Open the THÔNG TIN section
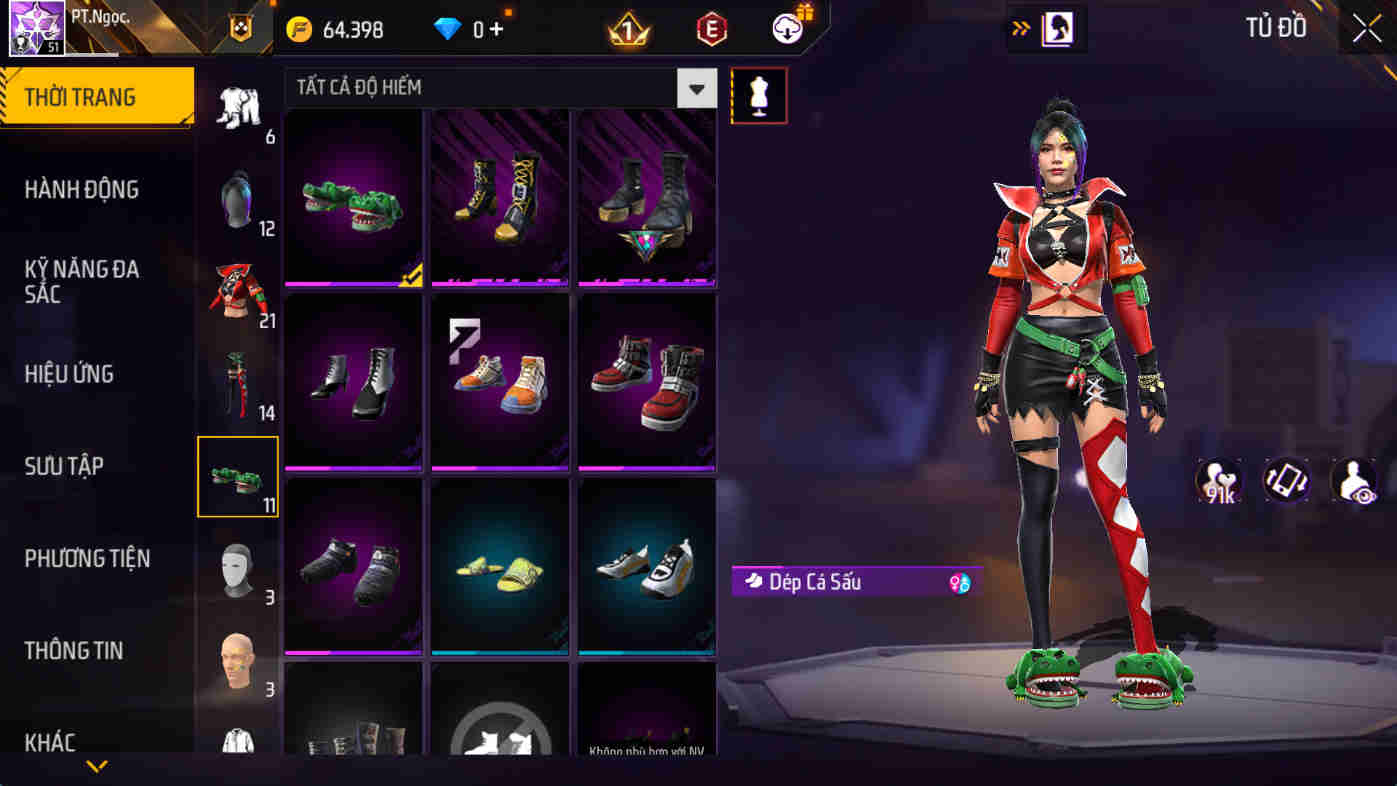Image resolution: width=1397 pixels, height=786 pixels. click(74, 650)
